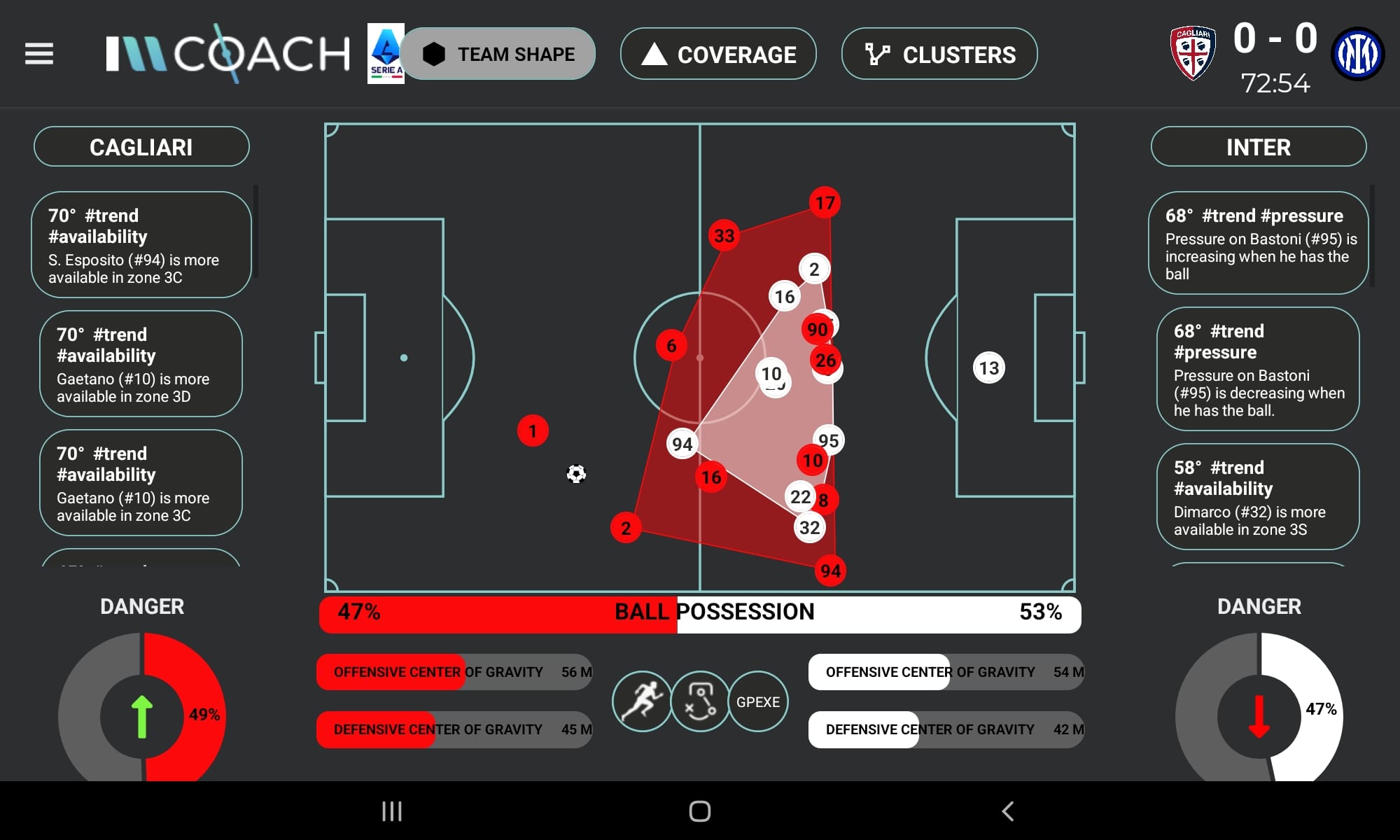Enable the COVERAGE overlay
Viewport: 1400px width, 840px height.
(717, 54)
